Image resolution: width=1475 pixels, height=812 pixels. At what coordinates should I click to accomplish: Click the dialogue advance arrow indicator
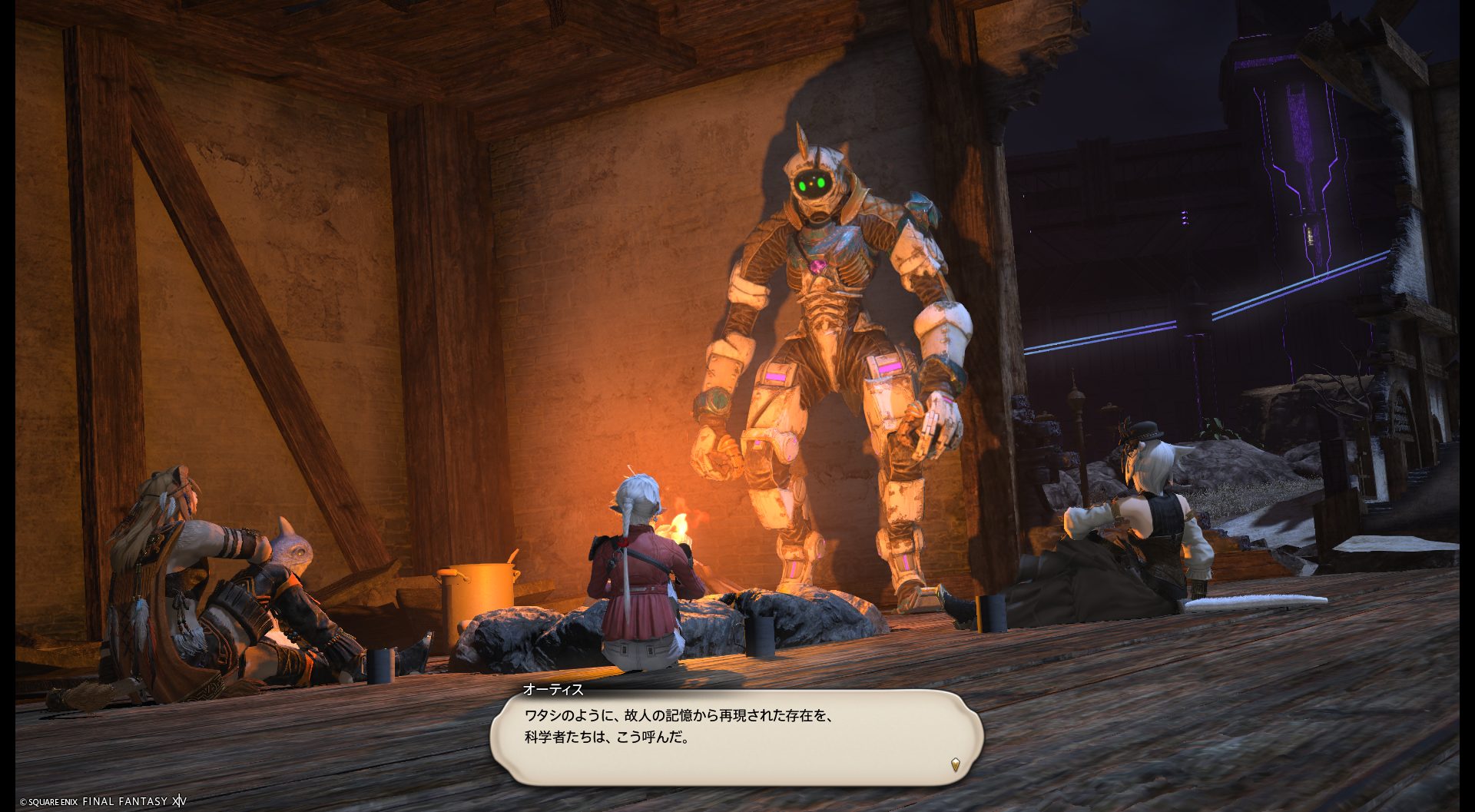955,764
